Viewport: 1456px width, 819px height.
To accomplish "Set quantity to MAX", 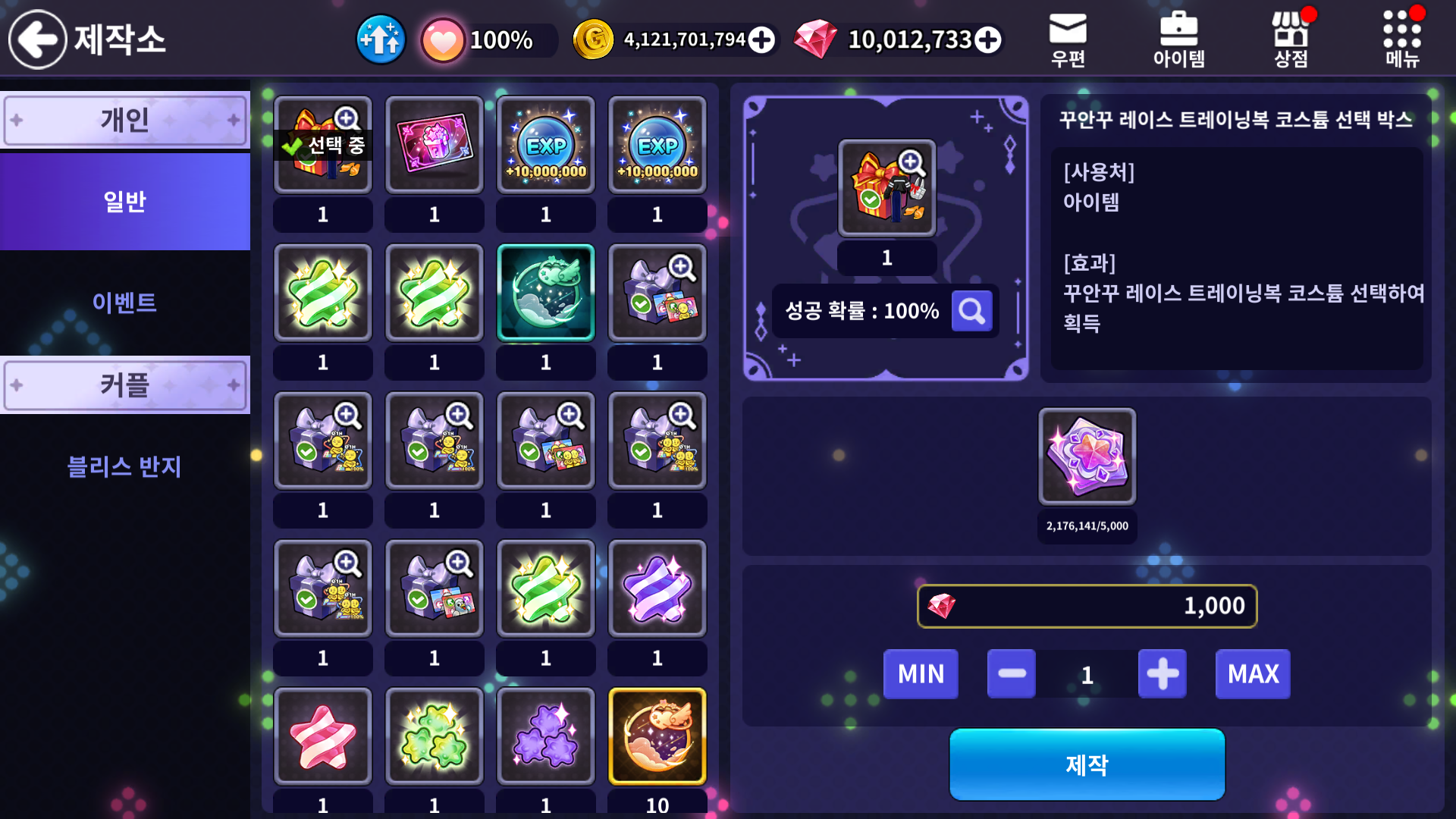I will 1253,673.
